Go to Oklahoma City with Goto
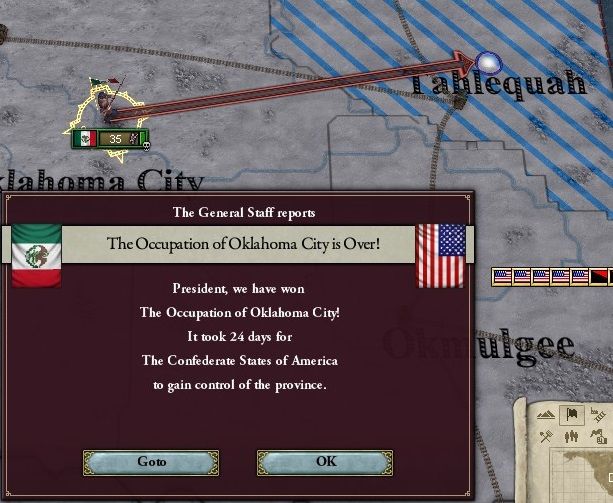The image size is (613, 503). point(151,462)
